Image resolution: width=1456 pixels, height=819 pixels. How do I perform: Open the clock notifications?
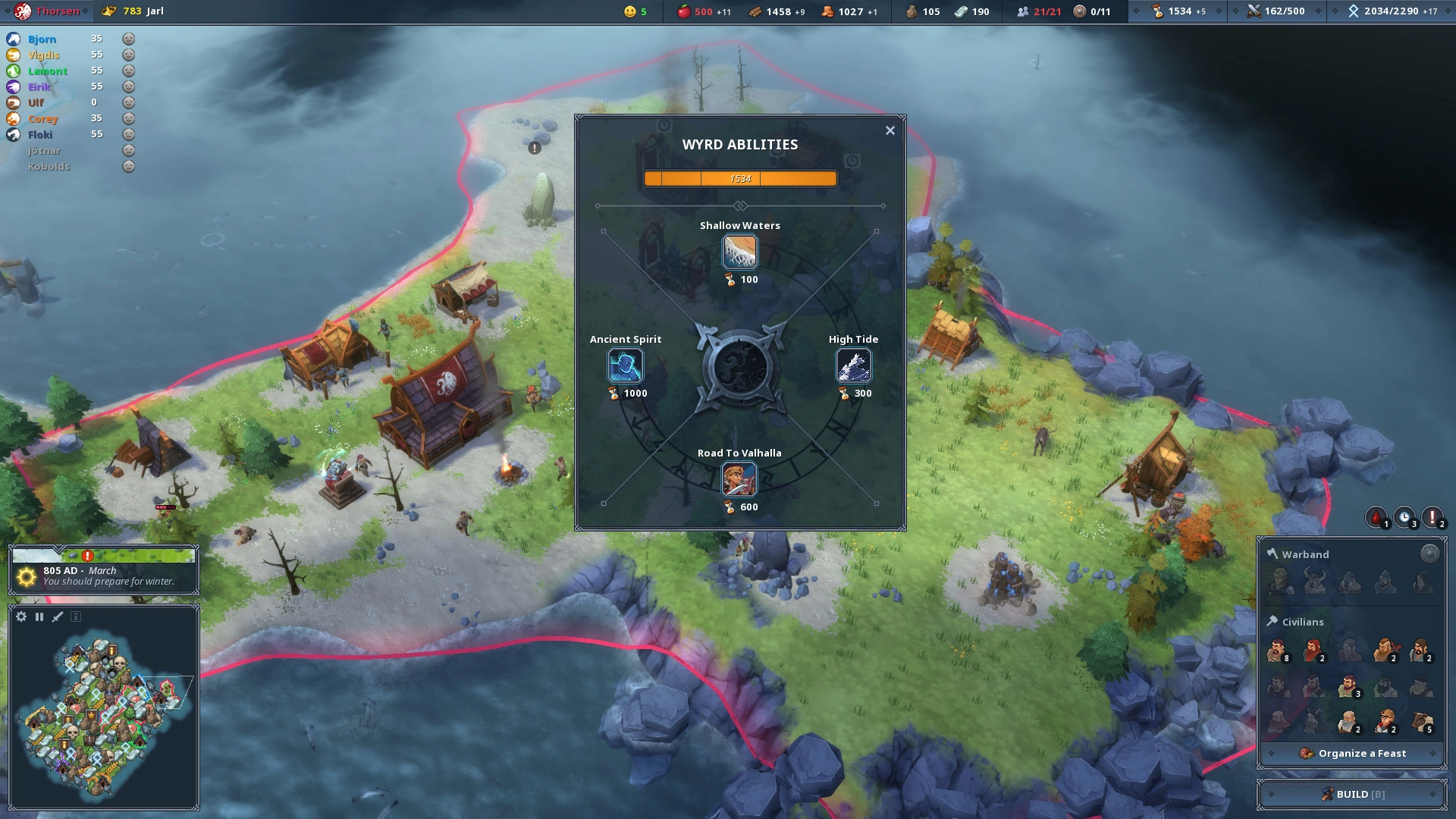1404,518
